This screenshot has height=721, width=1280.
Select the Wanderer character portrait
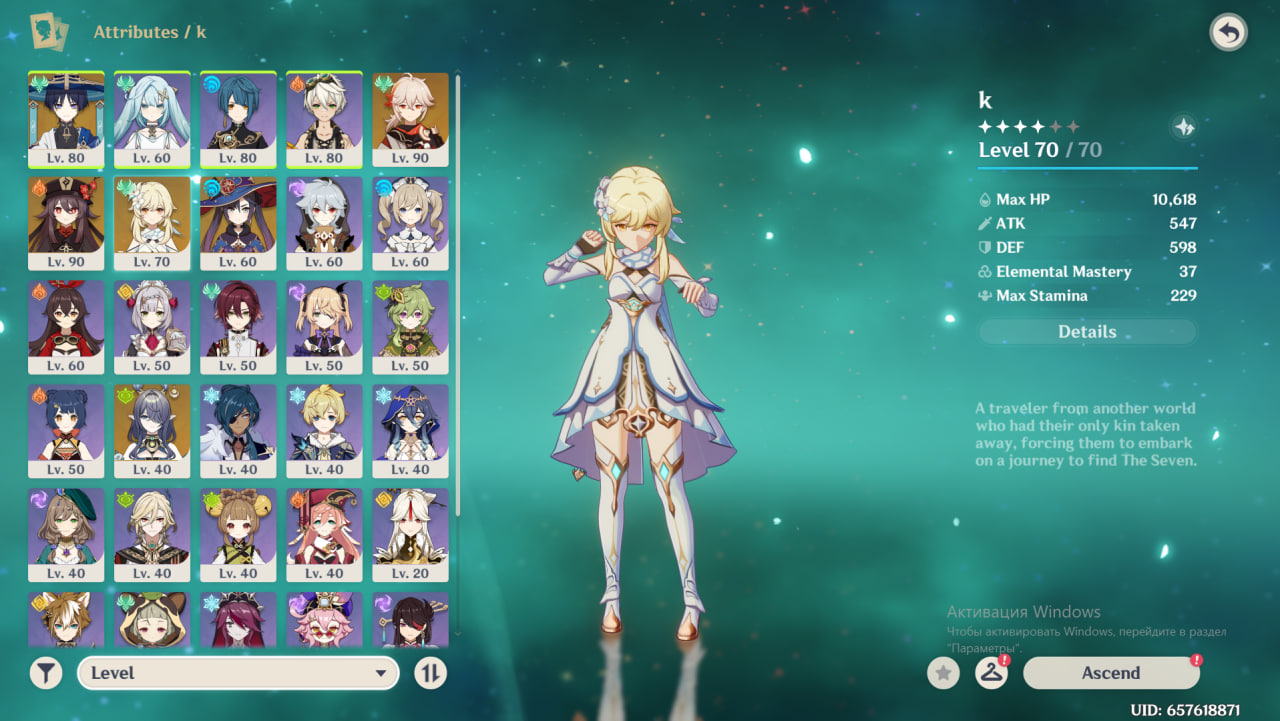click(x=66, y=119)
